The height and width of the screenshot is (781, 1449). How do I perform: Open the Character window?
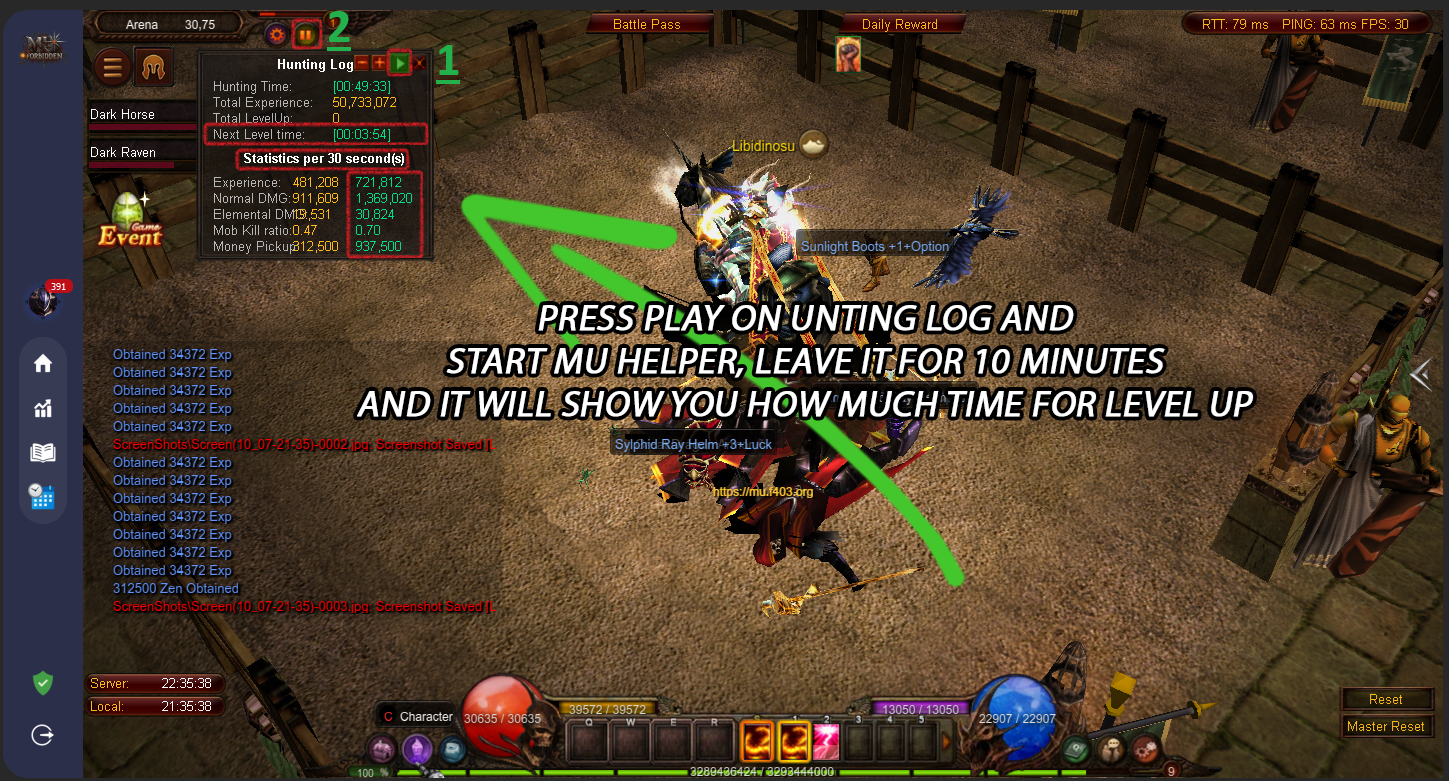coord(418,716)
